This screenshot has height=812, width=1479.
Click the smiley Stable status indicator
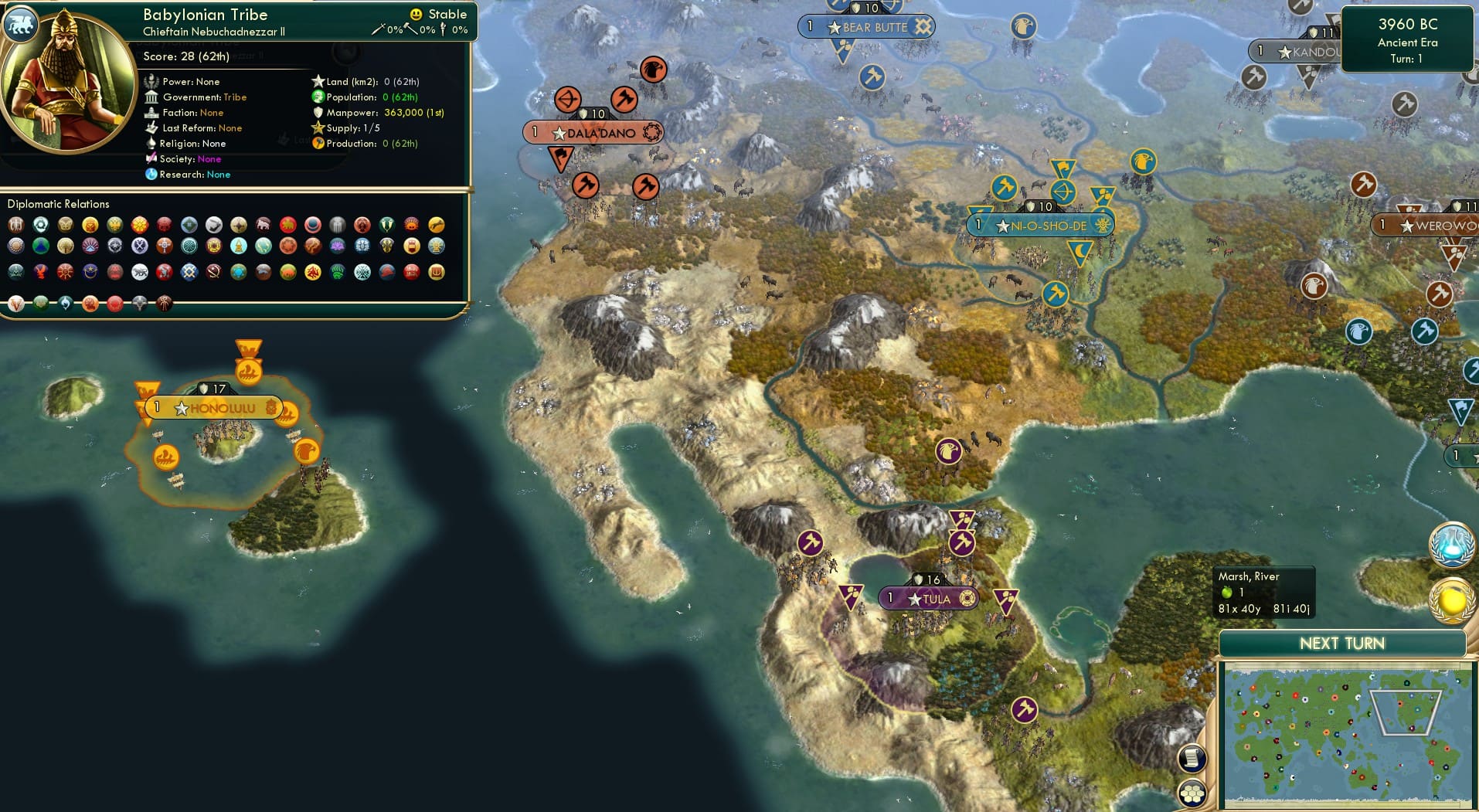[x=416, y=13]
